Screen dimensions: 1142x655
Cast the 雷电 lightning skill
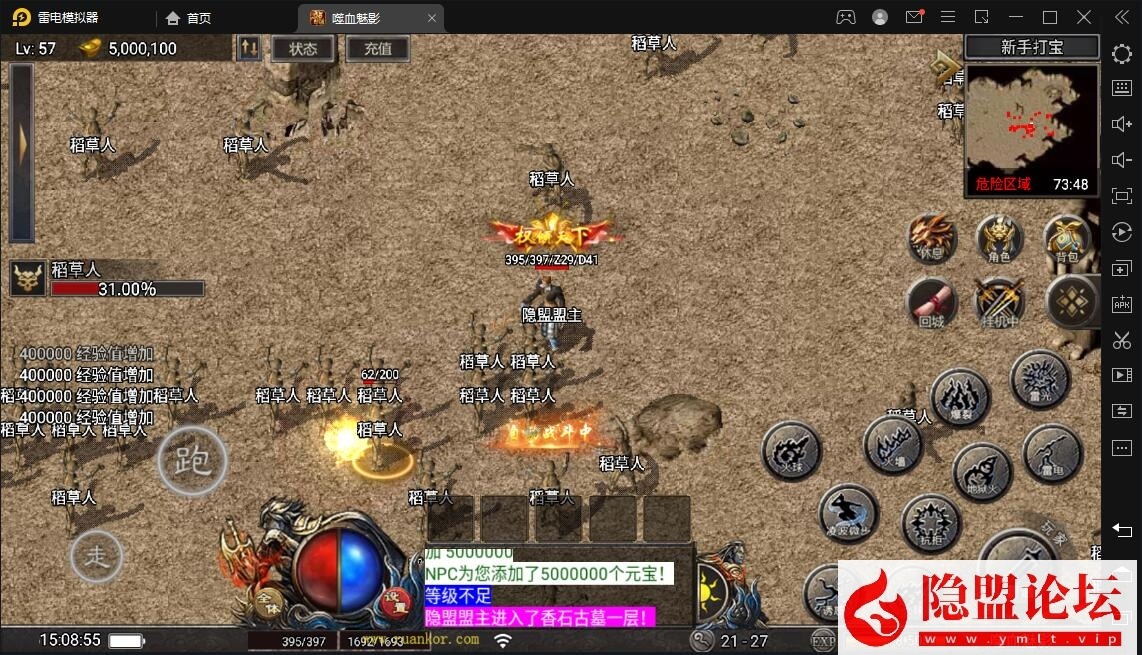[1052, 452]
